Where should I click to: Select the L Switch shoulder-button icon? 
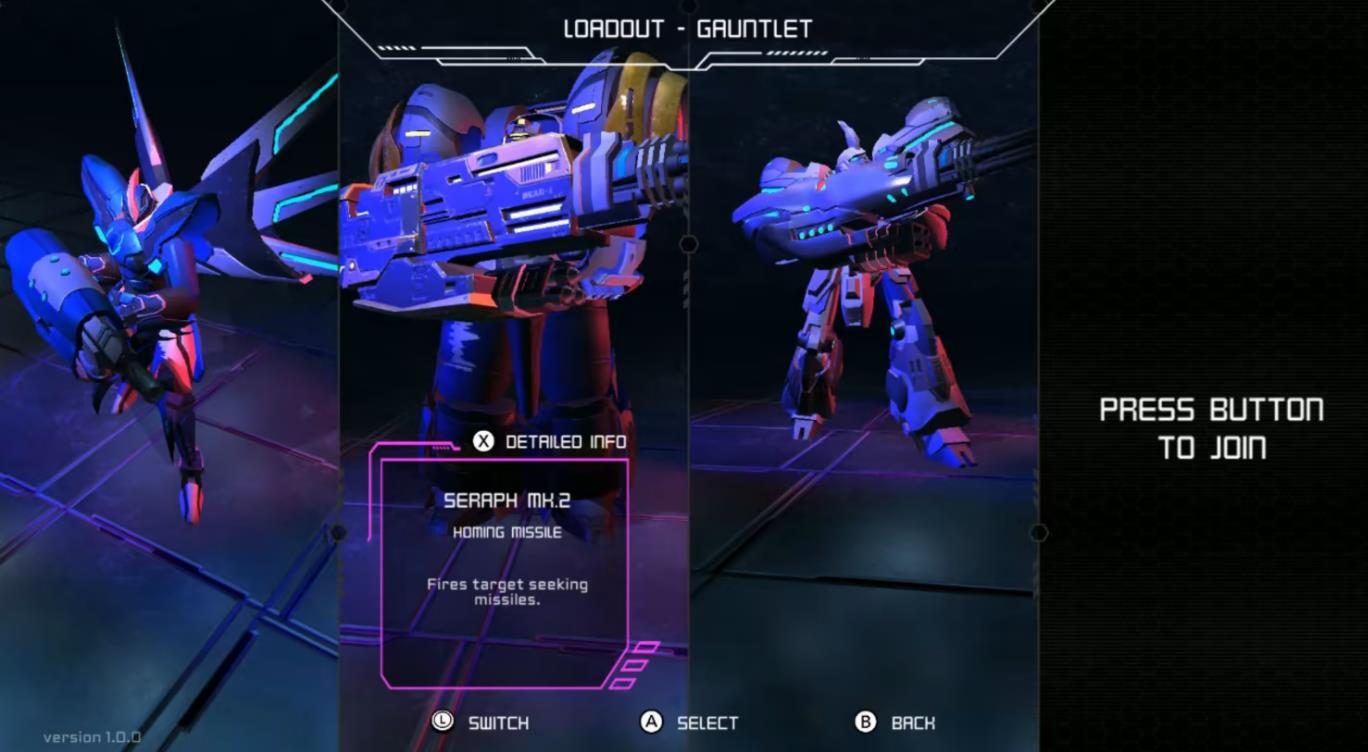[x=441, y=721]
